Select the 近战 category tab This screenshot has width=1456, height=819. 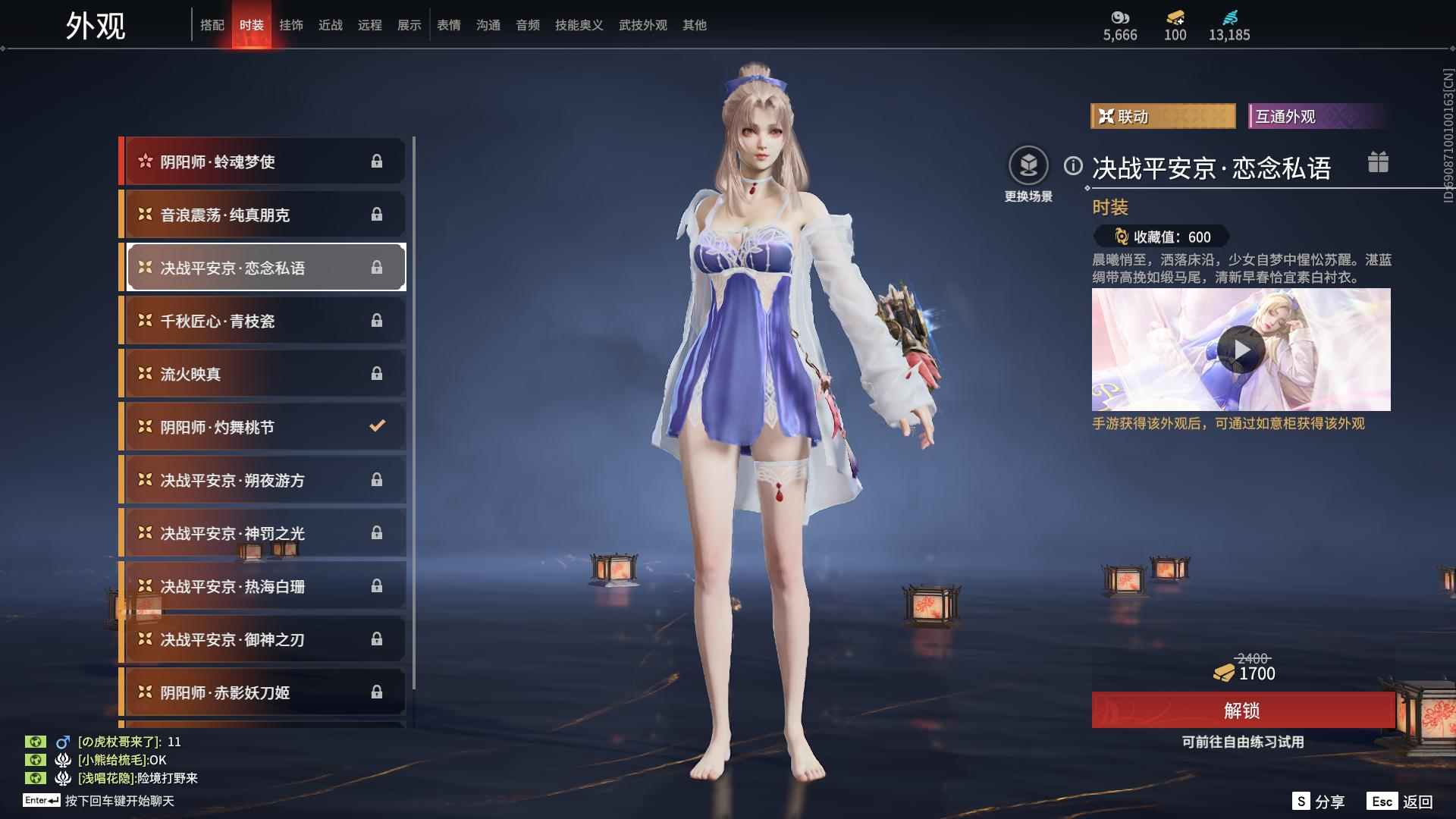click(x=330, y=25)
